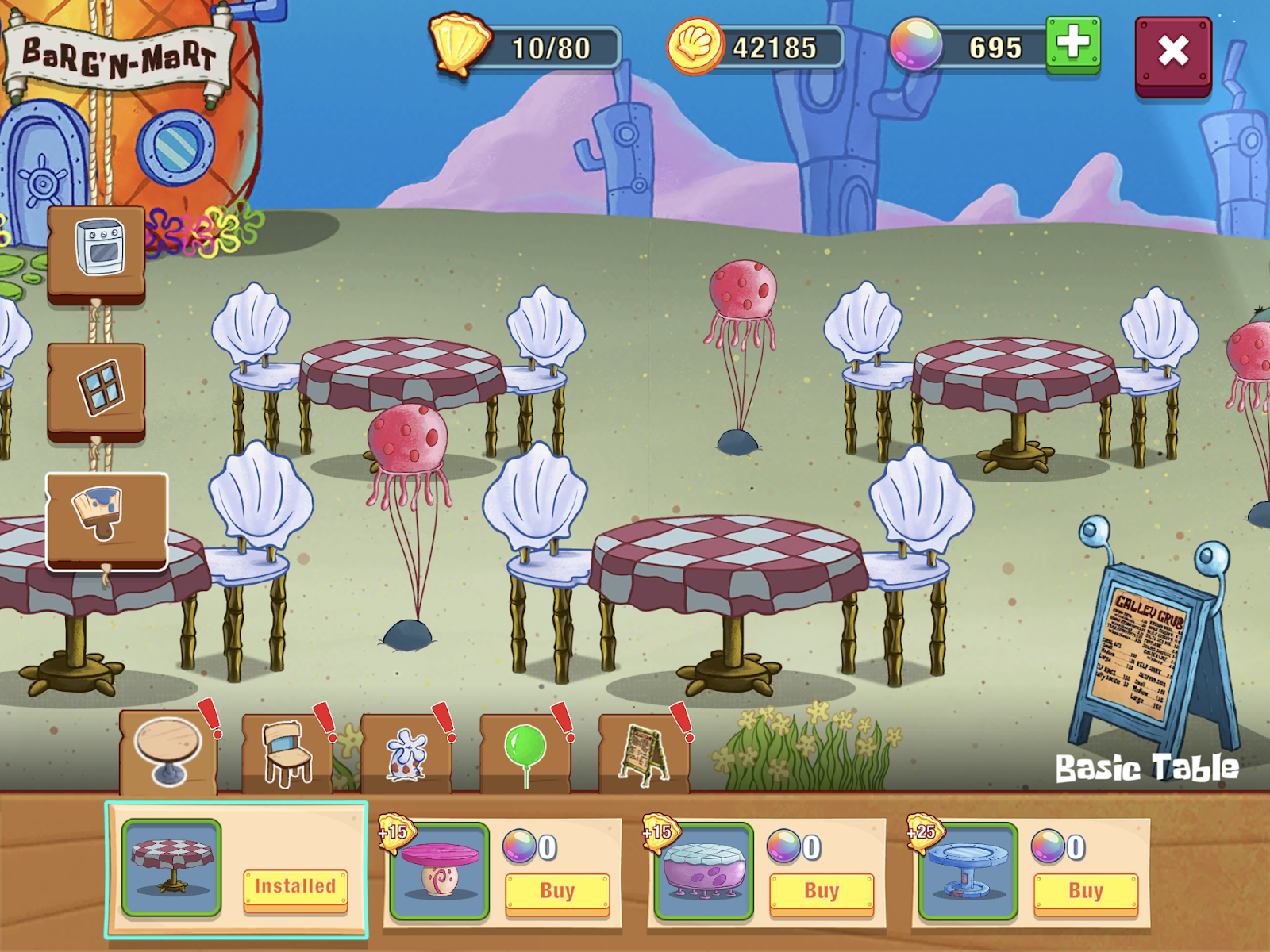
Task: Click the Buy button for the blue table
Action: click(1086, 891)
